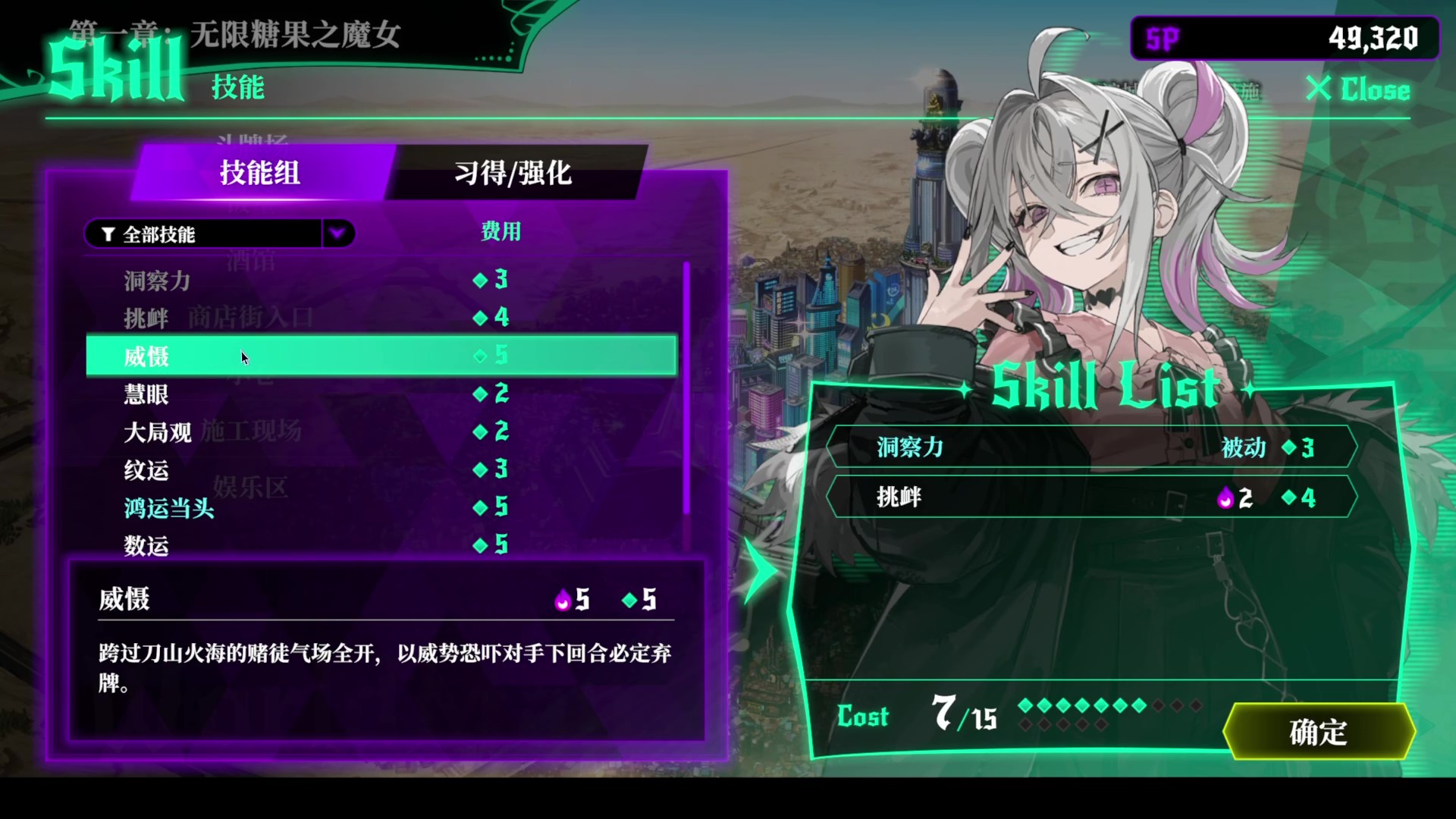Click Close to exit the skill menu
Viewport: 1456px width, 819px height.
1374,90
